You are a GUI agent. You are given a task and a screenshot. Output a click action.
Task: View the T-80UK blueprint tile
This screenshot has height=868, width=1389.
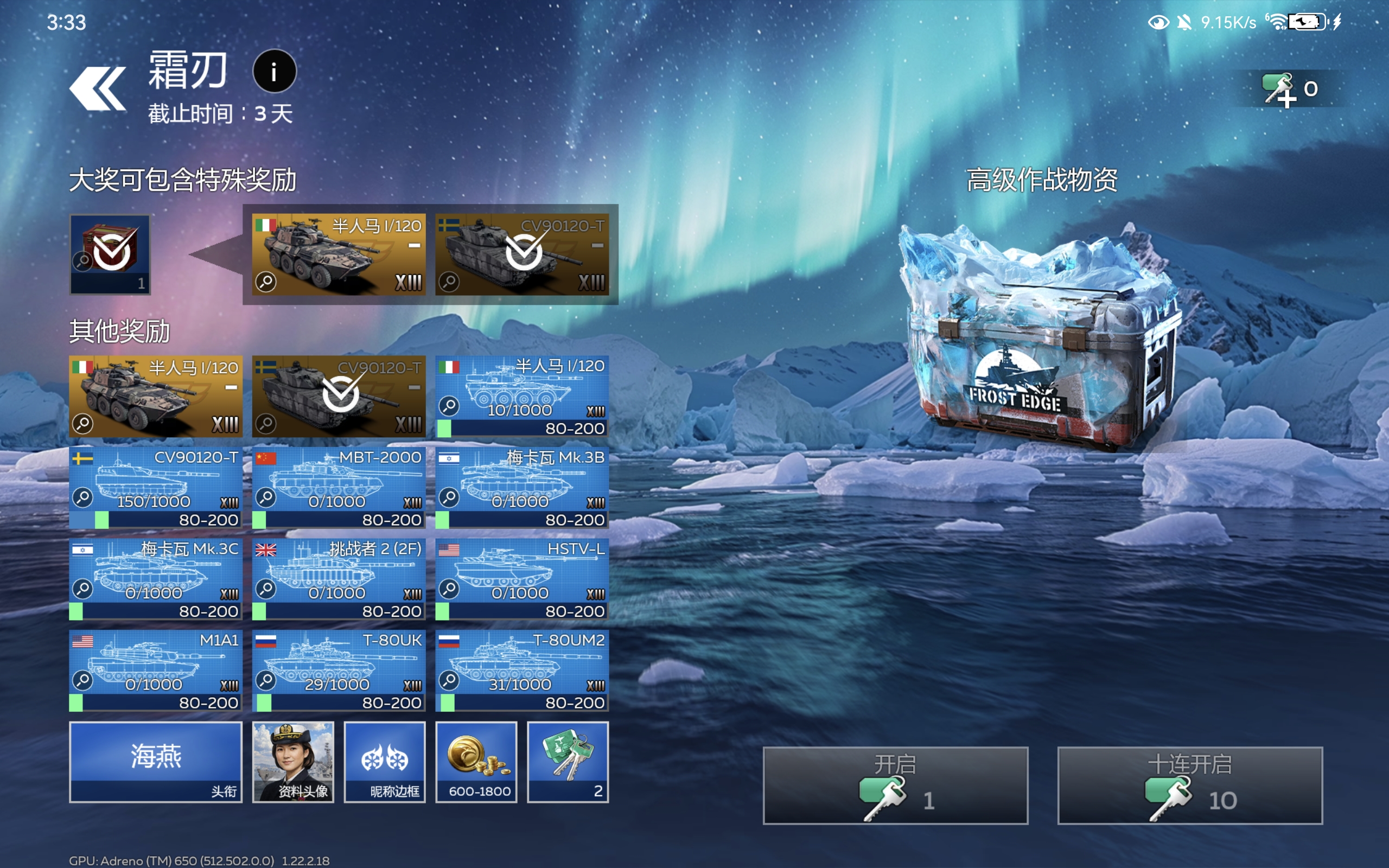click(339, 670)
